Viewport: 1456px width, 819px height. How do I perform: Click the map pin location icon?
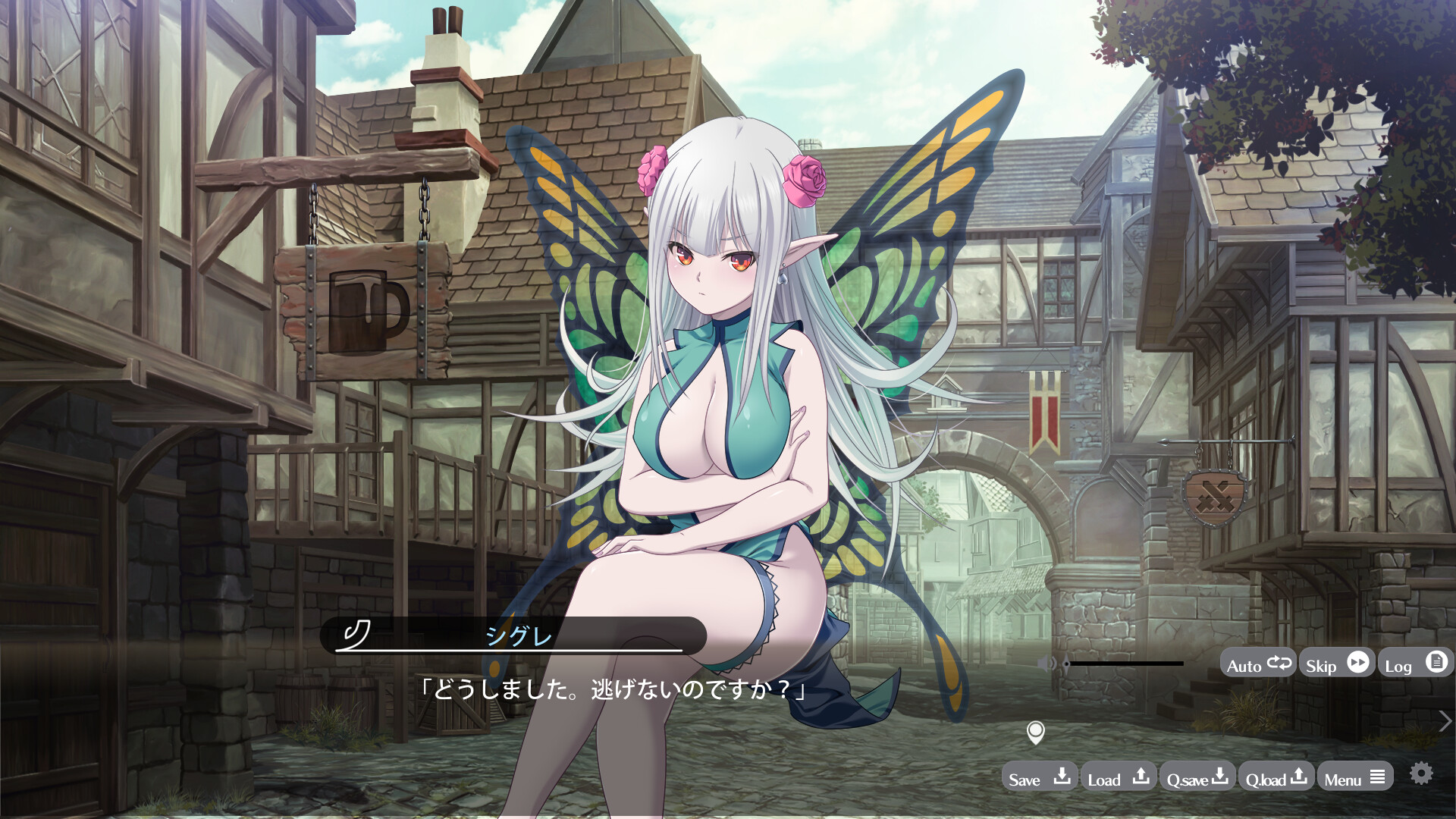1035,733
